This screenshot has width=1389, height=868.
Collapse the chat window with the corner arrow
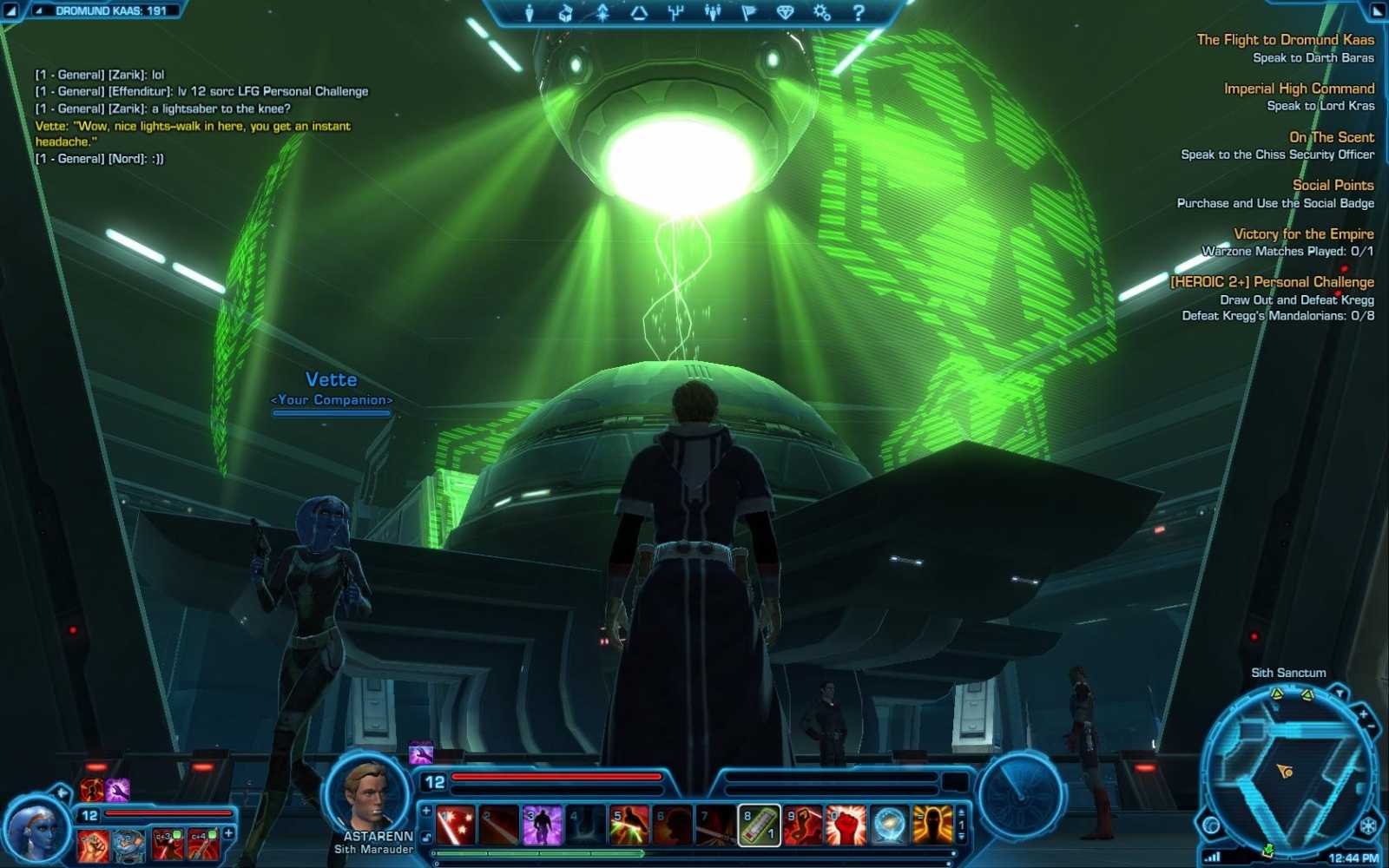[10, 11]
